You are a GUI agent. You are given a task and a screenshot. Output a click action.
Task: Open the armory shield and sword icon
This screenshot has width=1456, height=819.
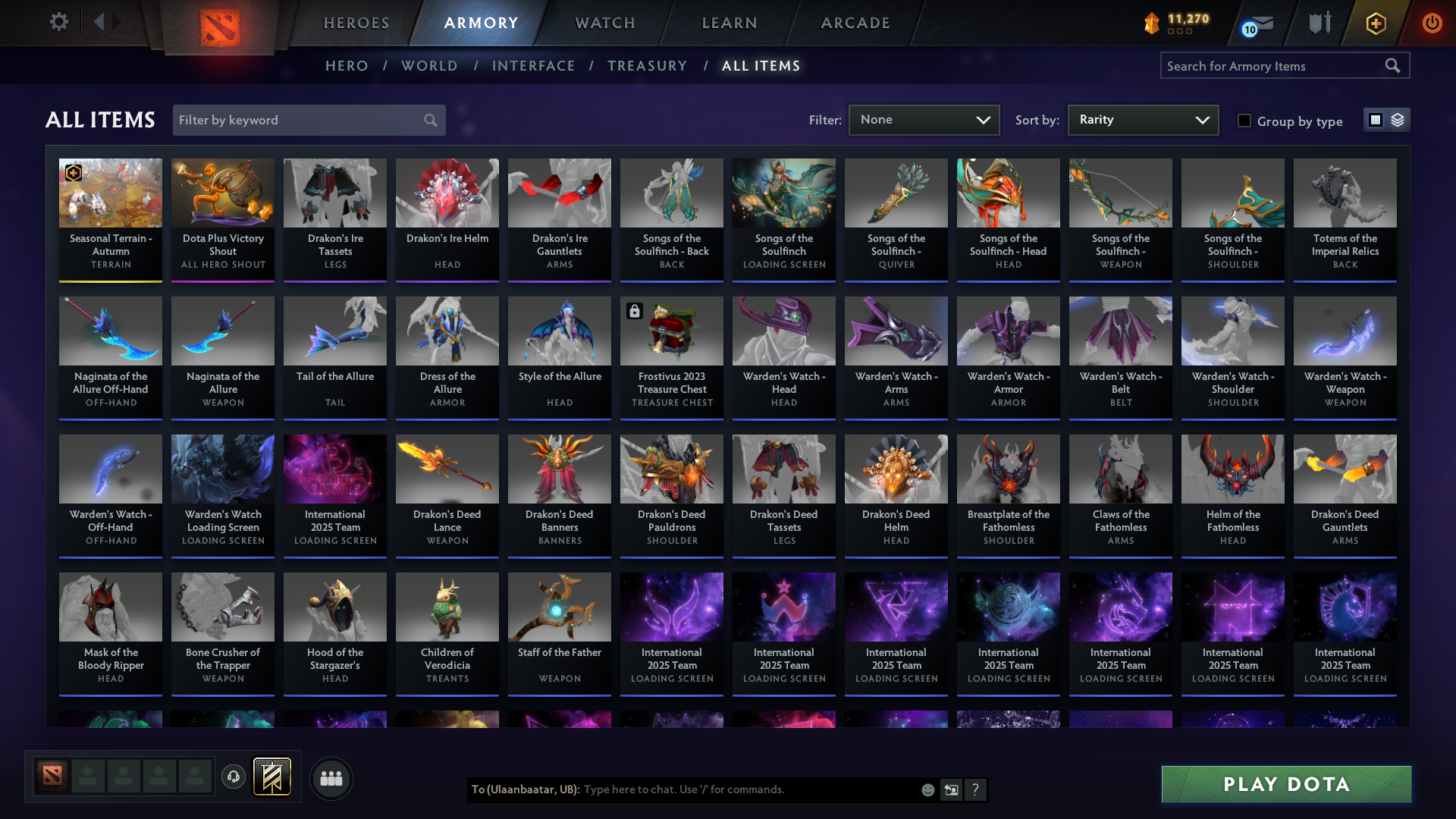[x=1319, y=23]
